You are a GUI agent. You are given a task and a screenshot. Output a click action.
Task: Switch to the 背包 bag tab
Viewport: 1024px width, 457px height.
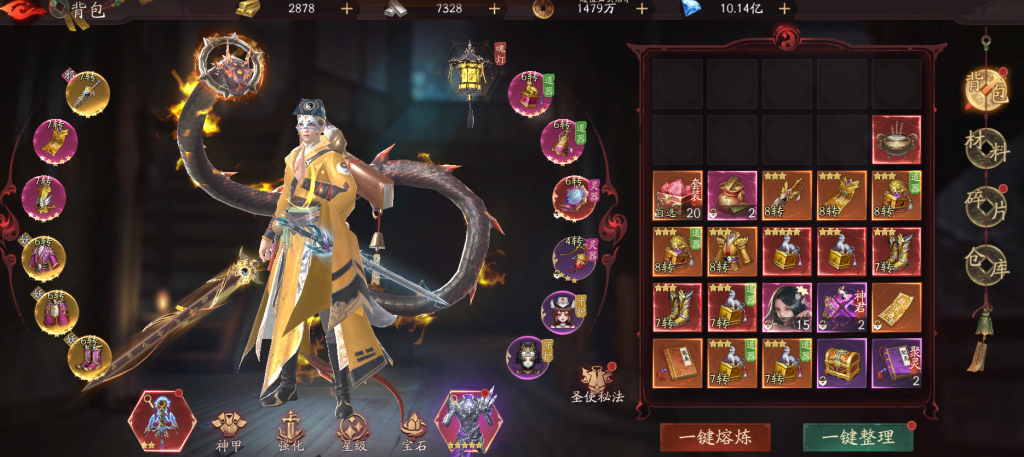986,90
